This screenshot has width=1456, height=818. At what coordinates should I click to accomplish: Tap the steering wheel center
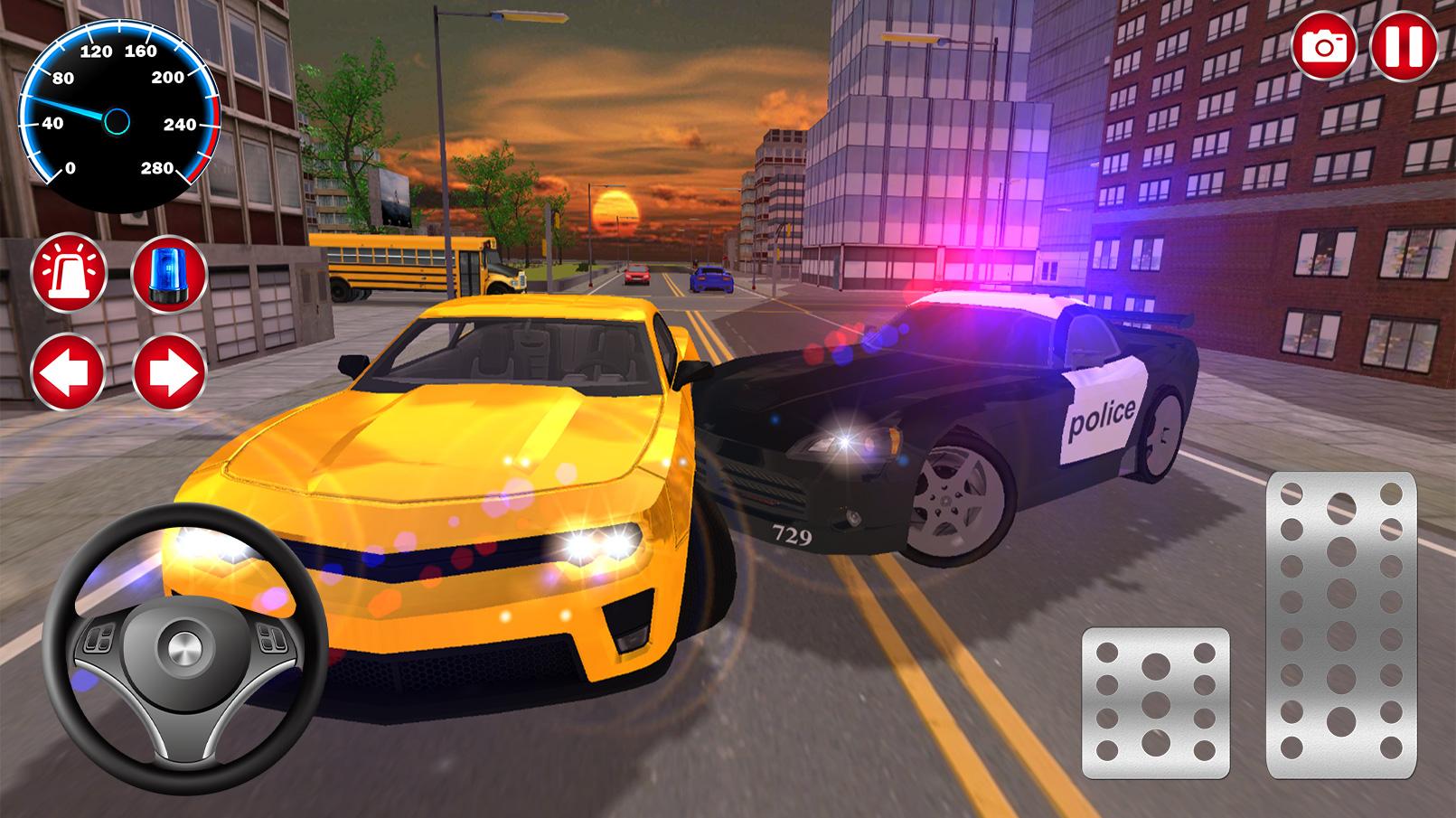point(181,646)
